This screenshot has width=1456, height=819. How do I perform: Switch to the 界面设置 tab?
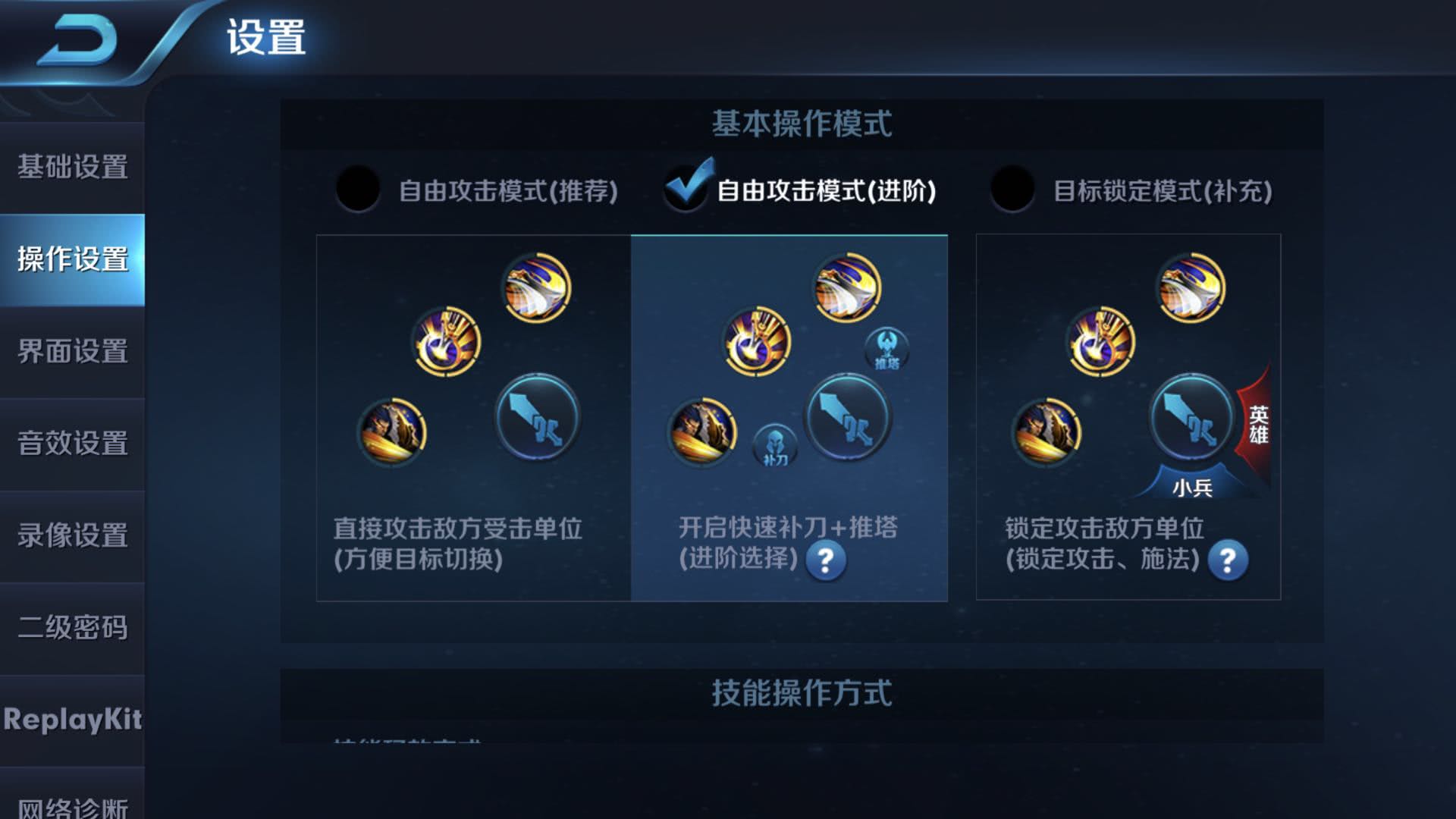click(72, 352)
